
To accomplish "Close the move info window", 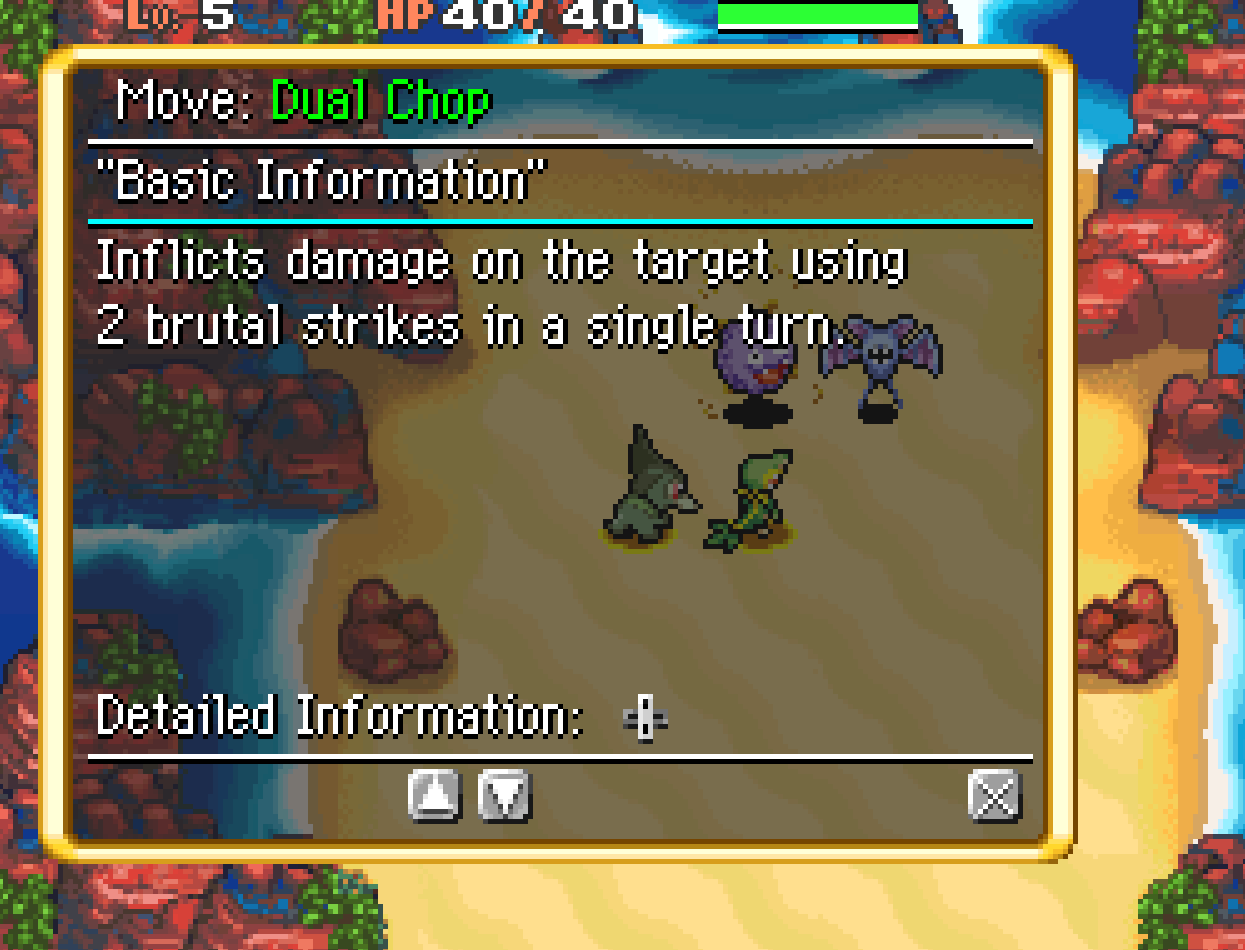I will [x=994, y=796].
